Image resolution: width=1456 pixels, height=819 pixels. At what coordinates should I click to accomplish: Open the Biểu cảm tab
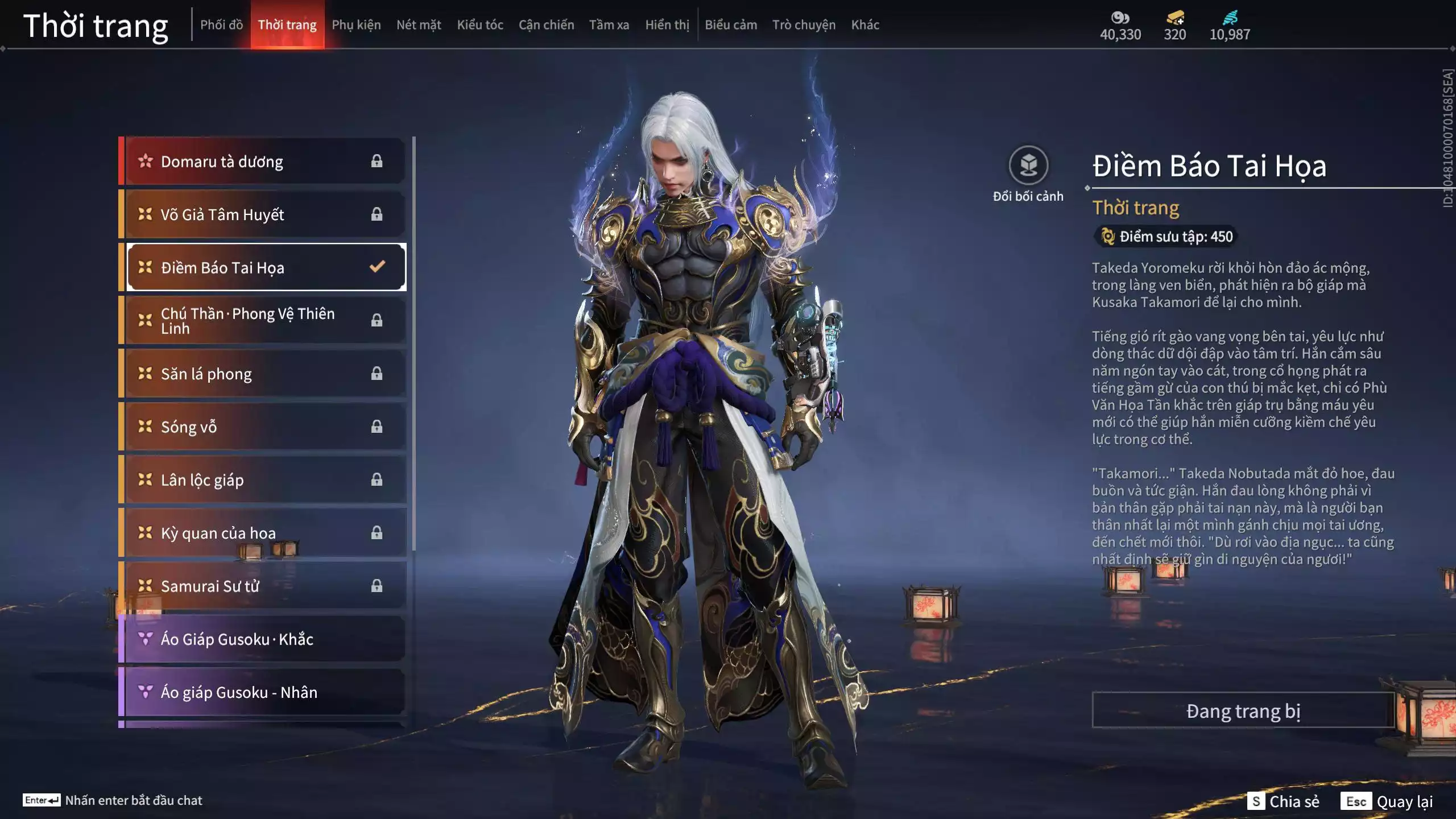731,25
